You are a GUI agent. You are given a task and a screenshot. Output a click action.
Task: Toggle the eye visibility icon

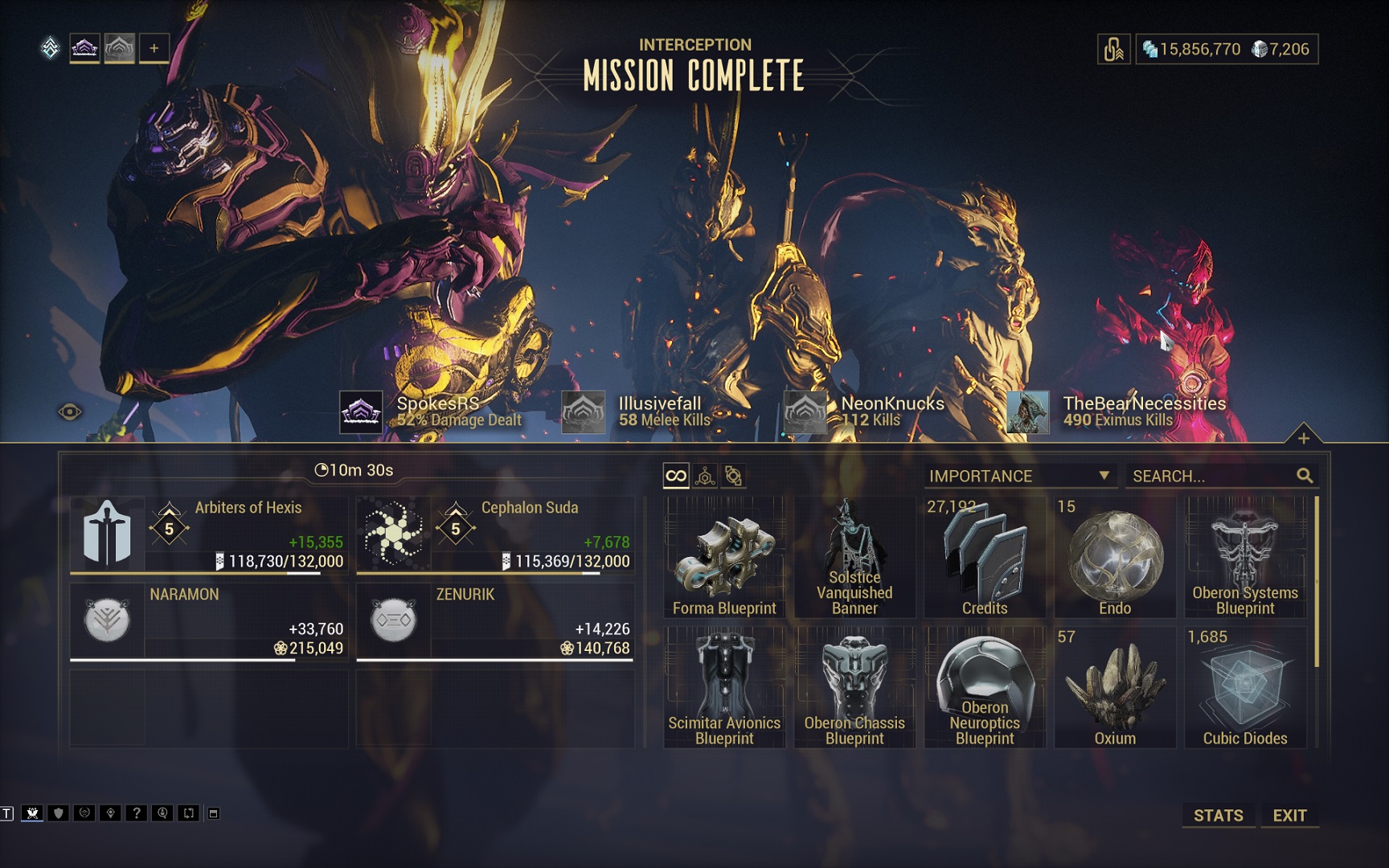point(70,412)
